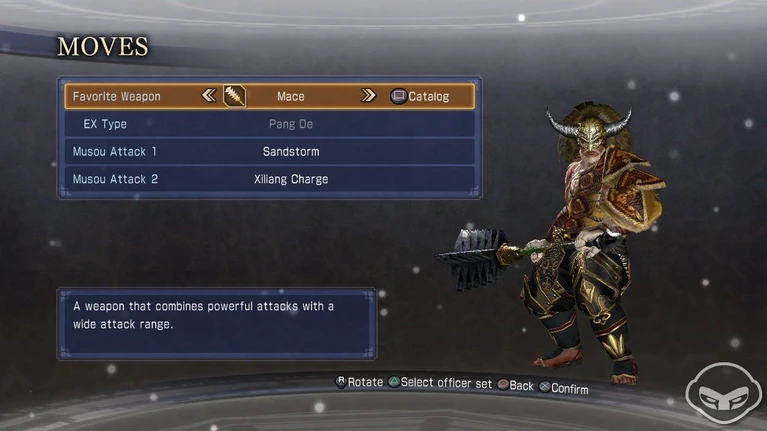Viewport: 767px width, 431px height.
Task: Select the Favorite Weapon row
Action: (117, 97)
